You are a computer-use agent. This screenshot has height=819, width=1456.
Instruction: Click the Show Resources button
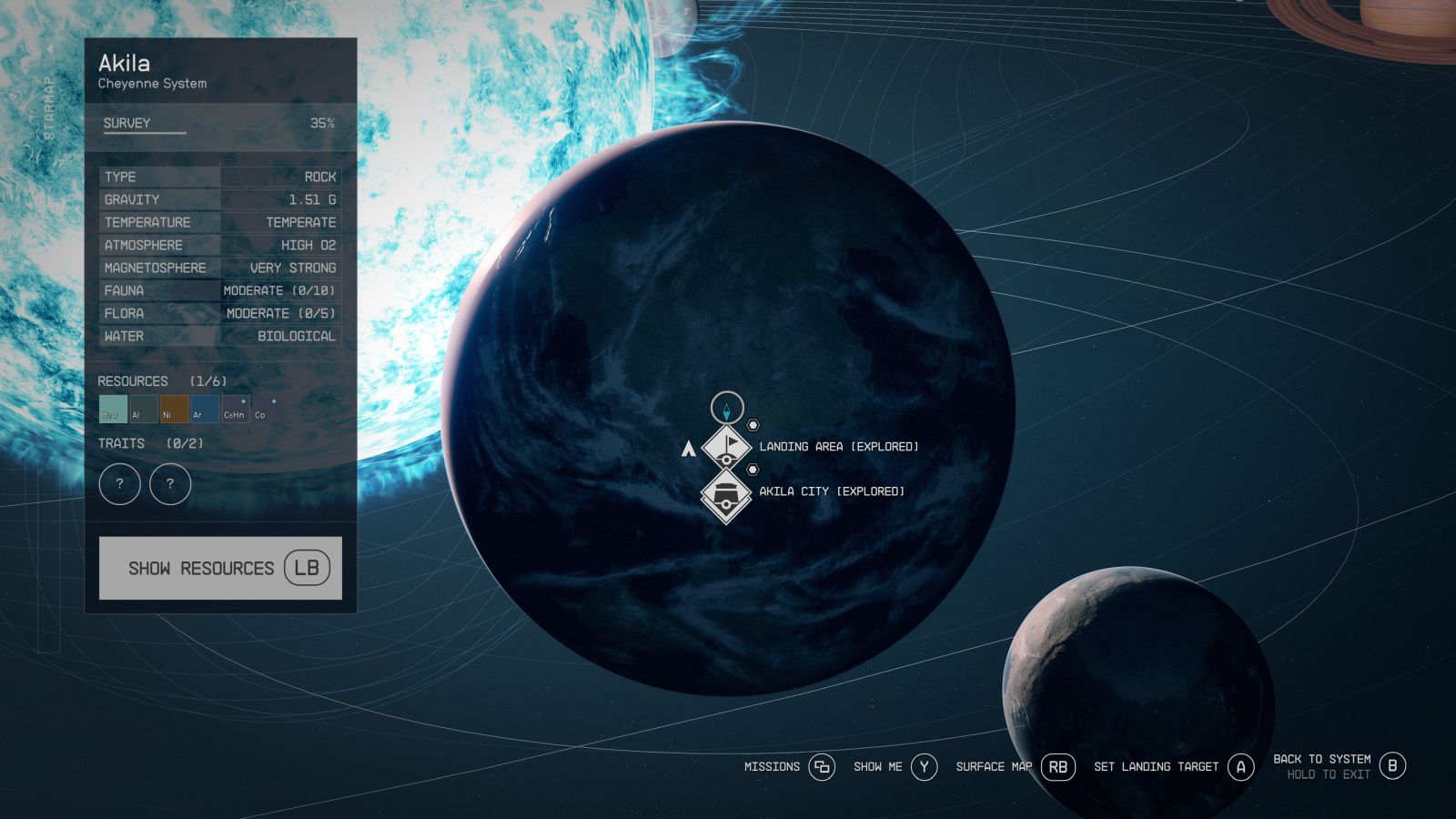220,568
